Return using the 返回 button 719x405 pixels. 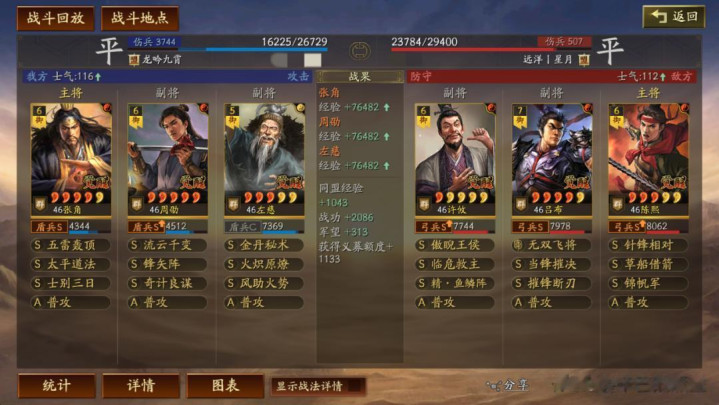673,17
